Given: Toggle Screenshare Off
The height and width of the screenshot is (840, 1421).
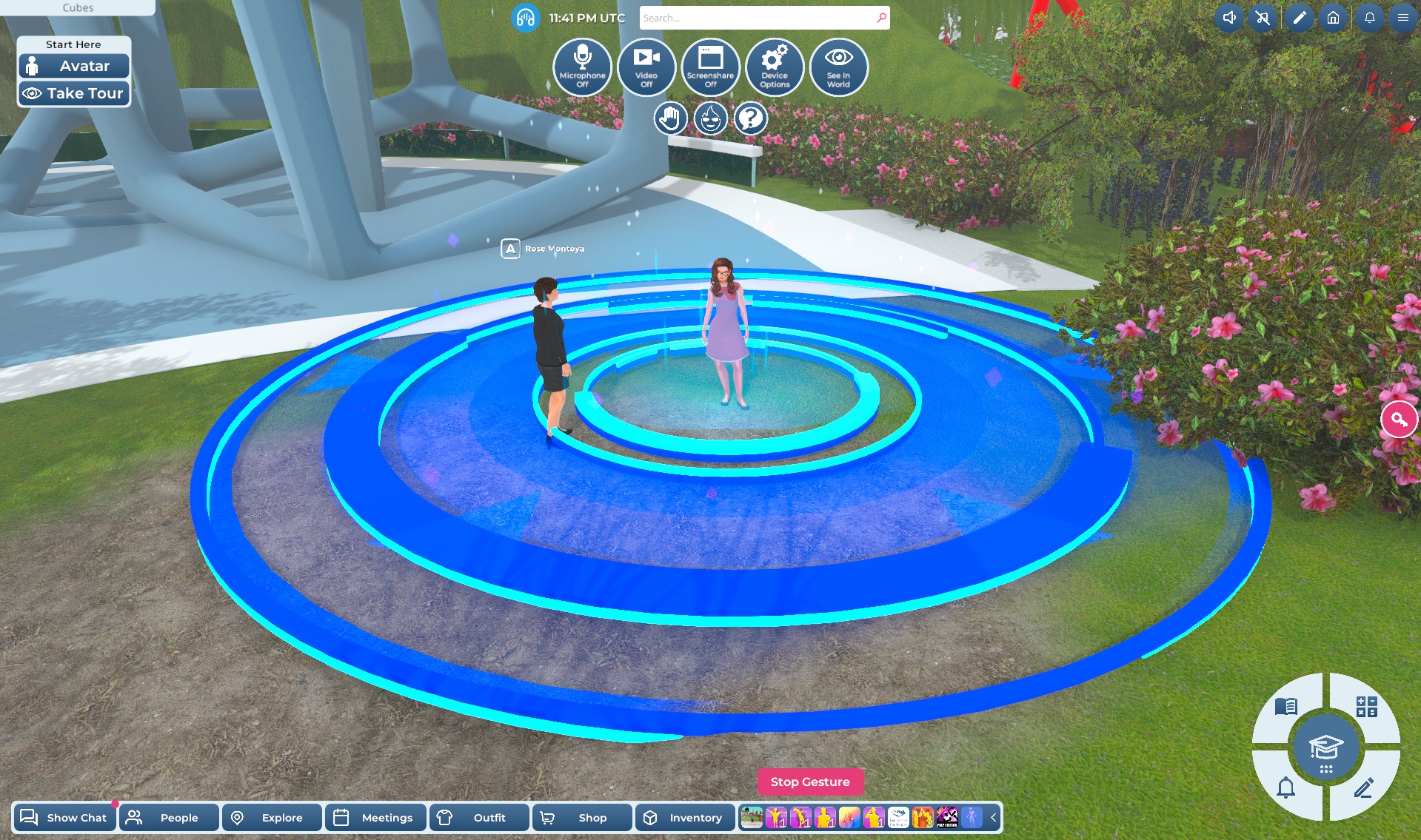Looking at the screenshot, I should [x=711, y=67].
